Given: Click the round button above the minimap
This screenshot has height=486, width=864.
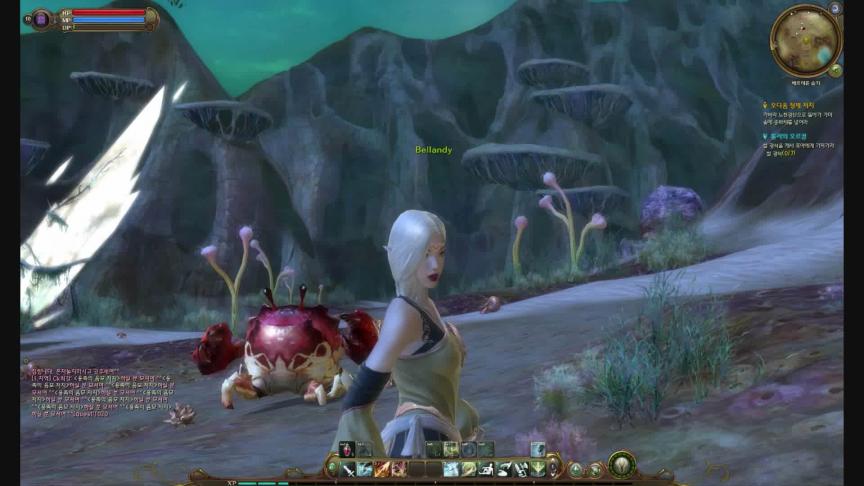Looking at the screenshot, I should pos(835,8).
